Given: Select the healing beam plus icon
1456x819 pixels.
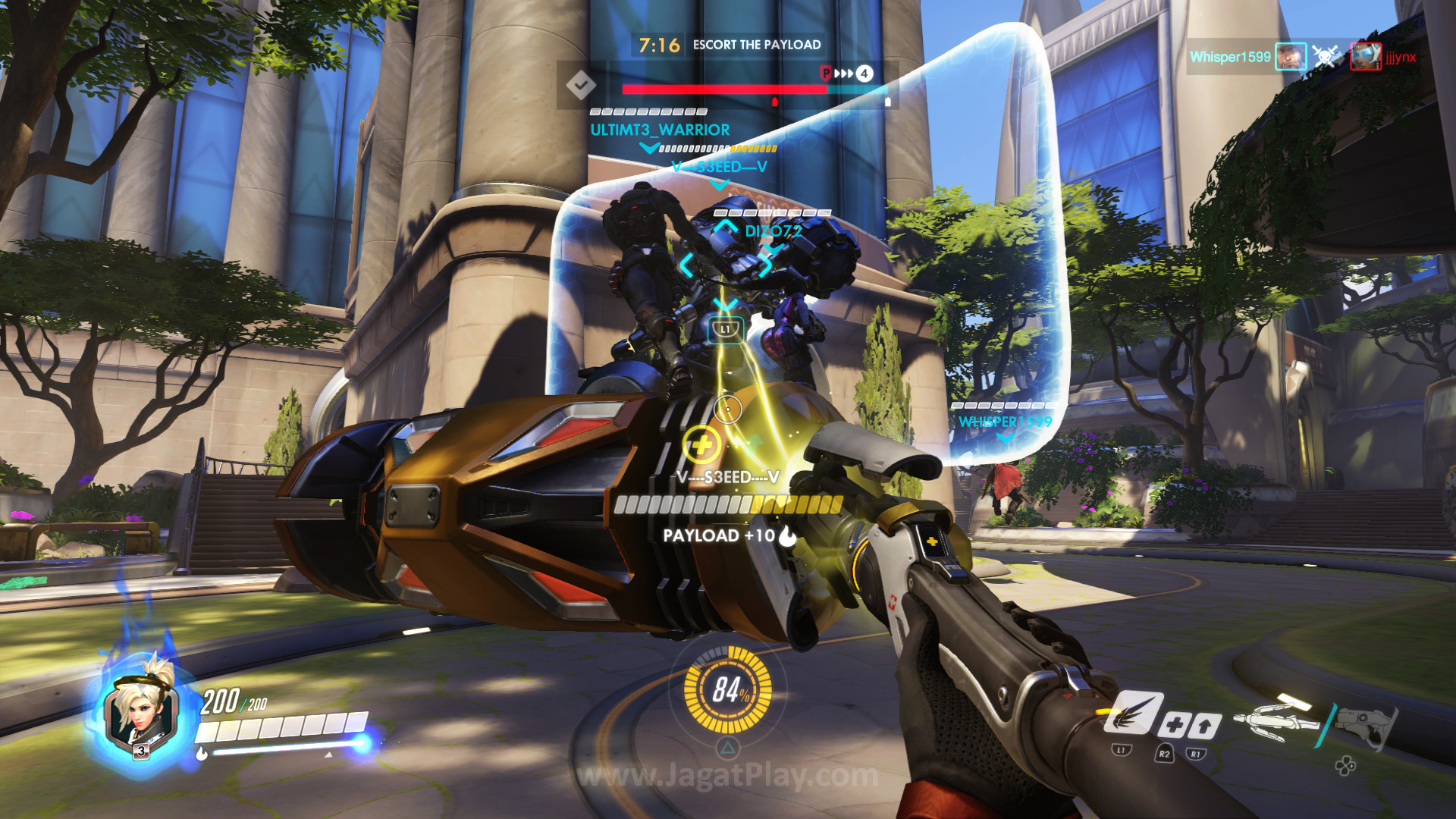Looking at the screenshot, I should pyautogui.click(x=1174, y=725).
